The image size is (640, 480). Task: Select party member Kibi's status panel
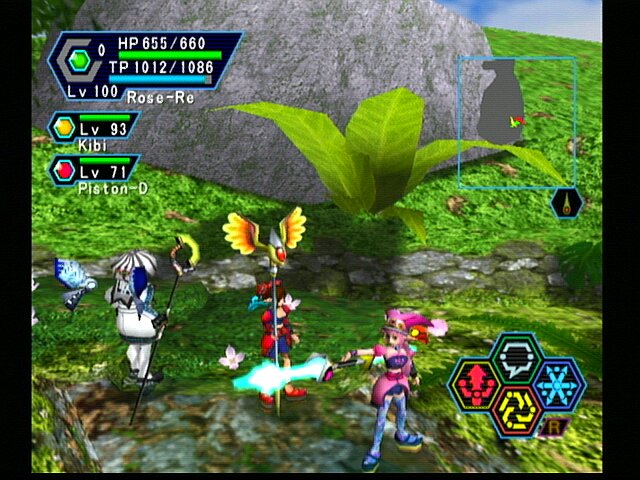point(92,130)
